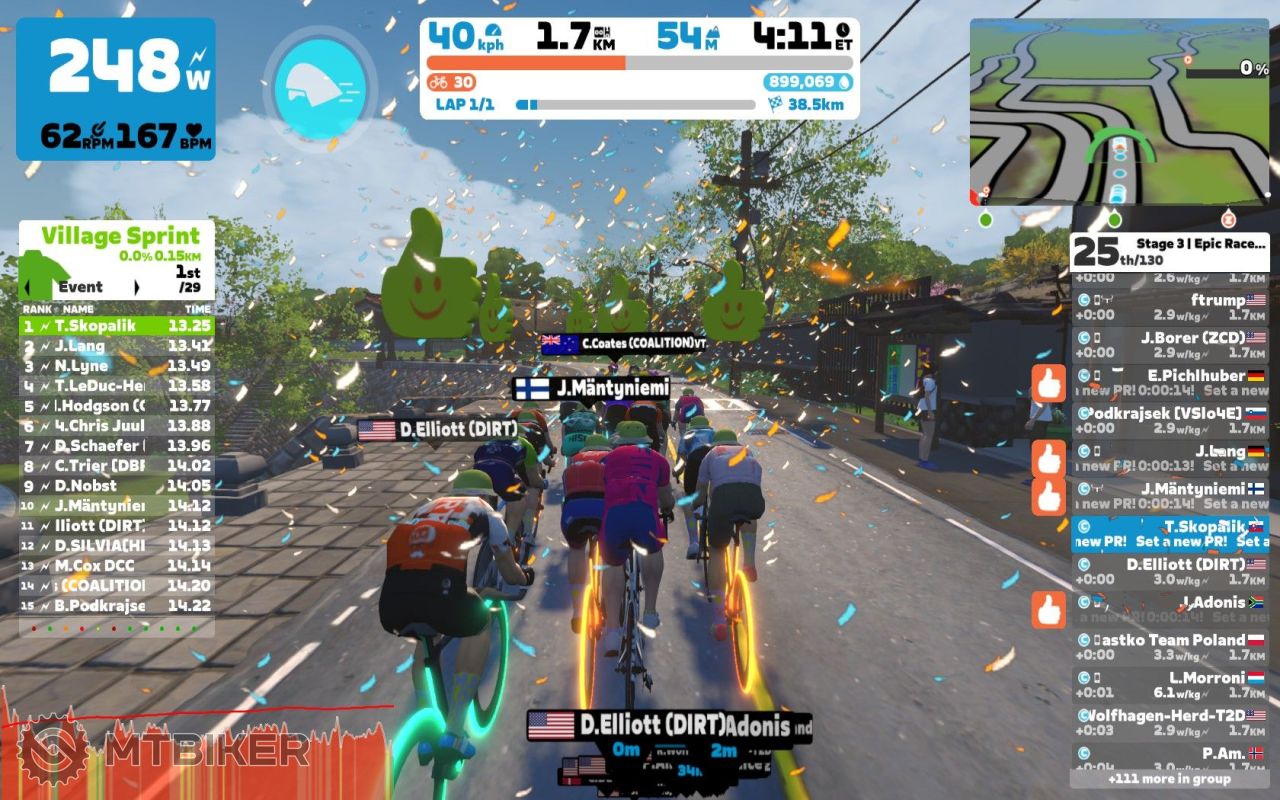Open the minimap
This screenshot has height=800, width=1280.
click(1119, 112)
